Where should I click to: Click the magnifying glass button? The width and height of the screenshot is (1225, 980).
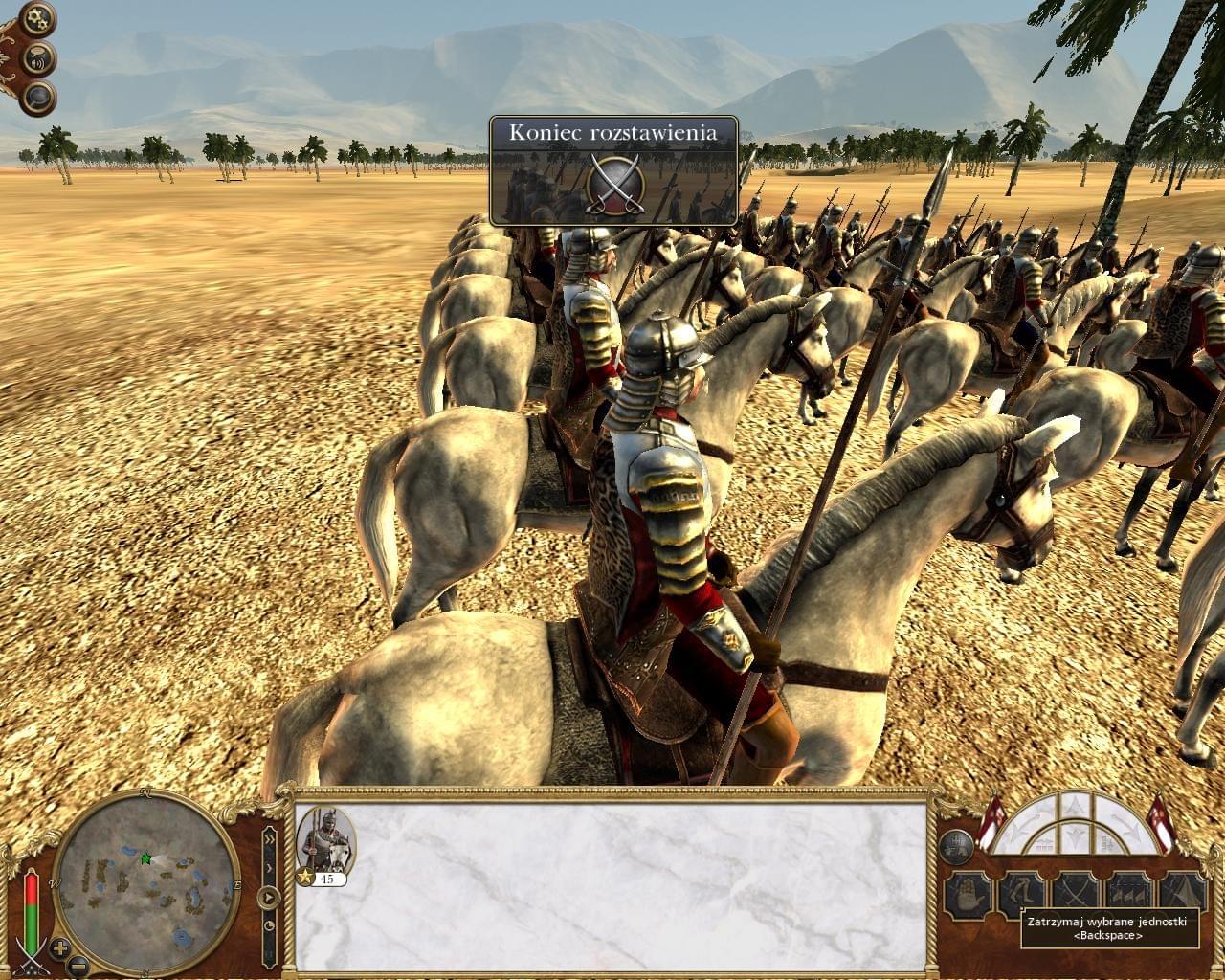(x=38, y=97)
